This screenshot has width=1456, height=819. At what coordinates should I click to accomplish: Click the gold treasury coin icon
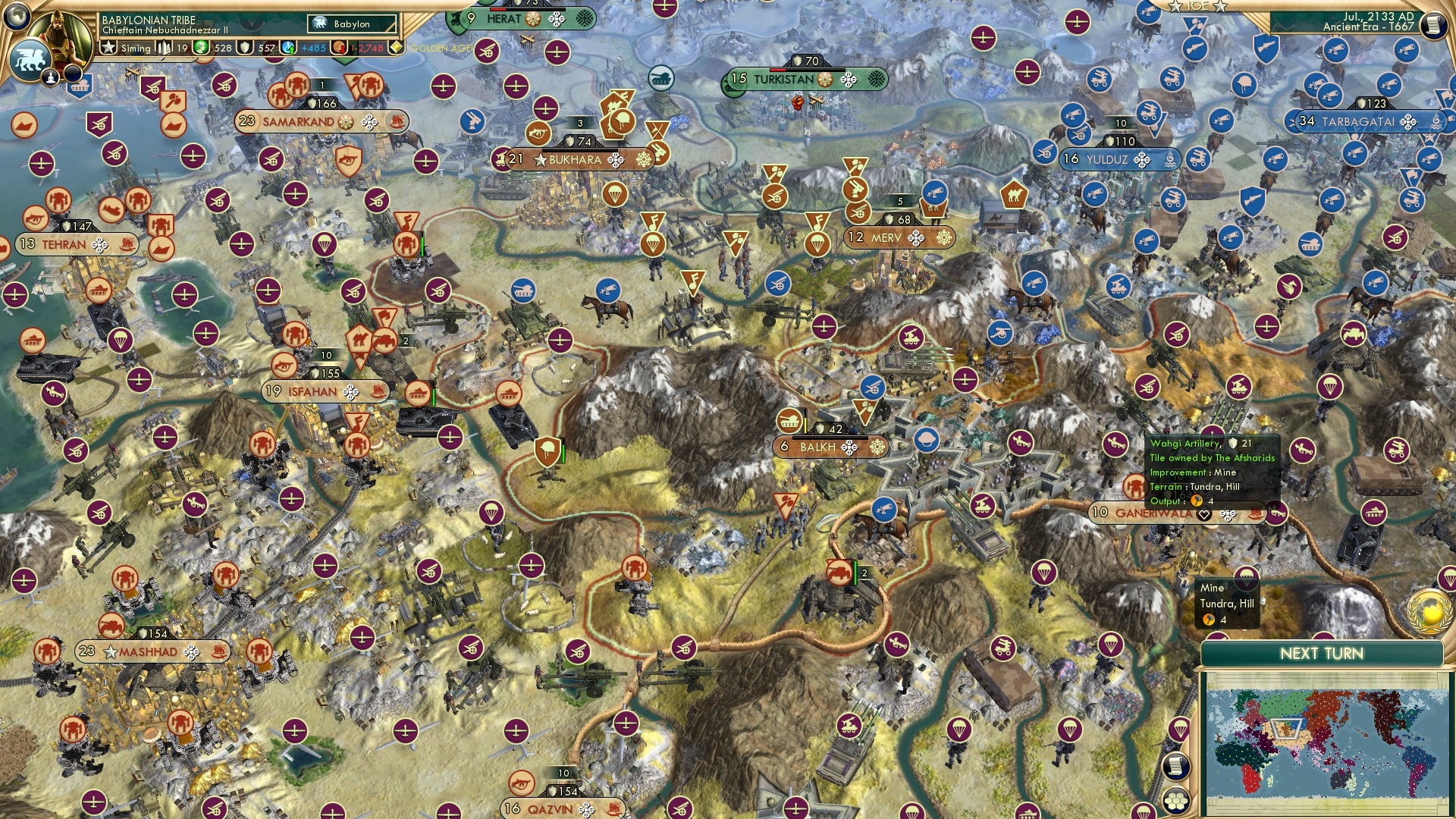[200, 47]
